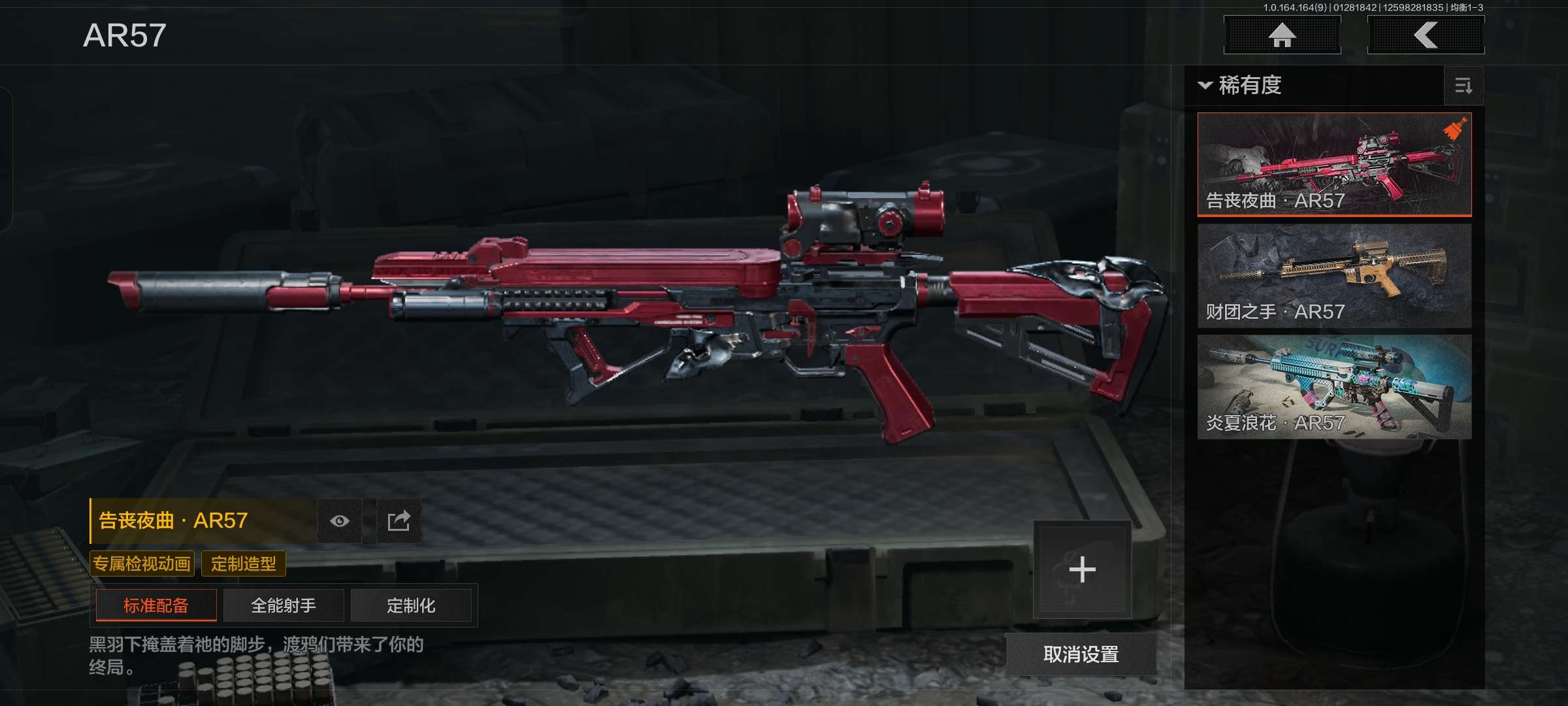Select the 告丧夜曲·AR57 skin thumbnail
Viewport: 1568px width, 706px height.
point(1334,164)
